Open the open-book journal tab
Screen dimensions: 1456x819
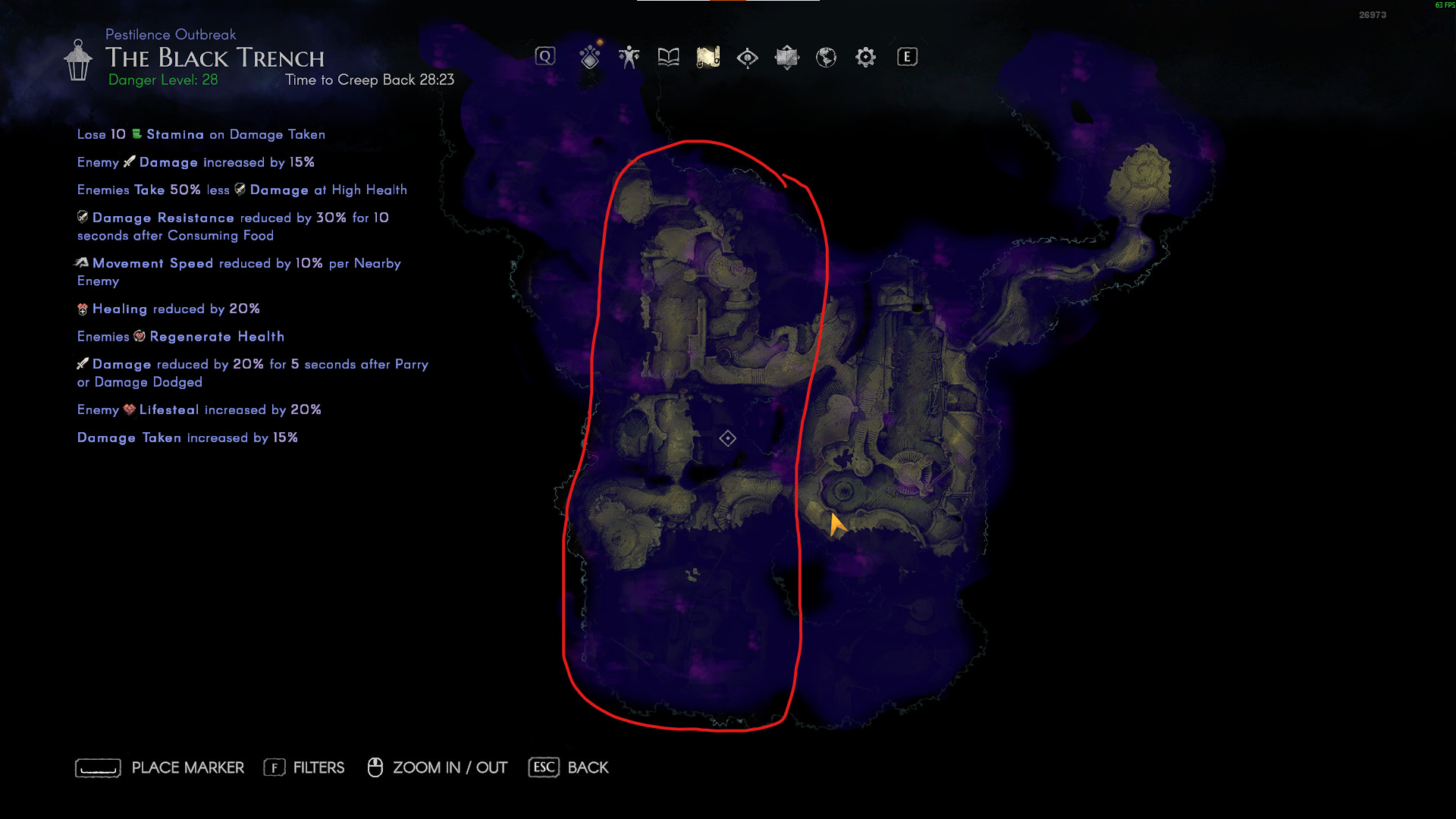pos(668,57)
